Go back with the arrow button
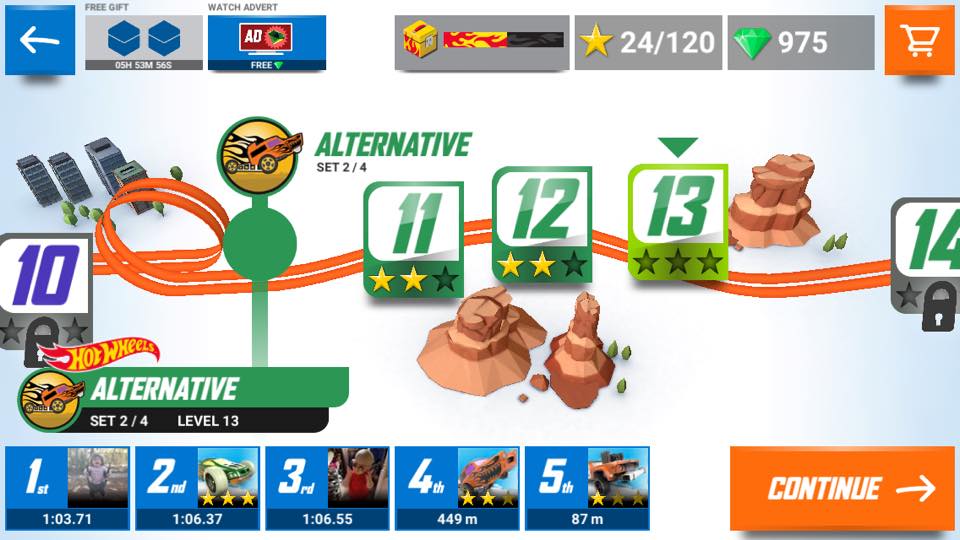 40,40
